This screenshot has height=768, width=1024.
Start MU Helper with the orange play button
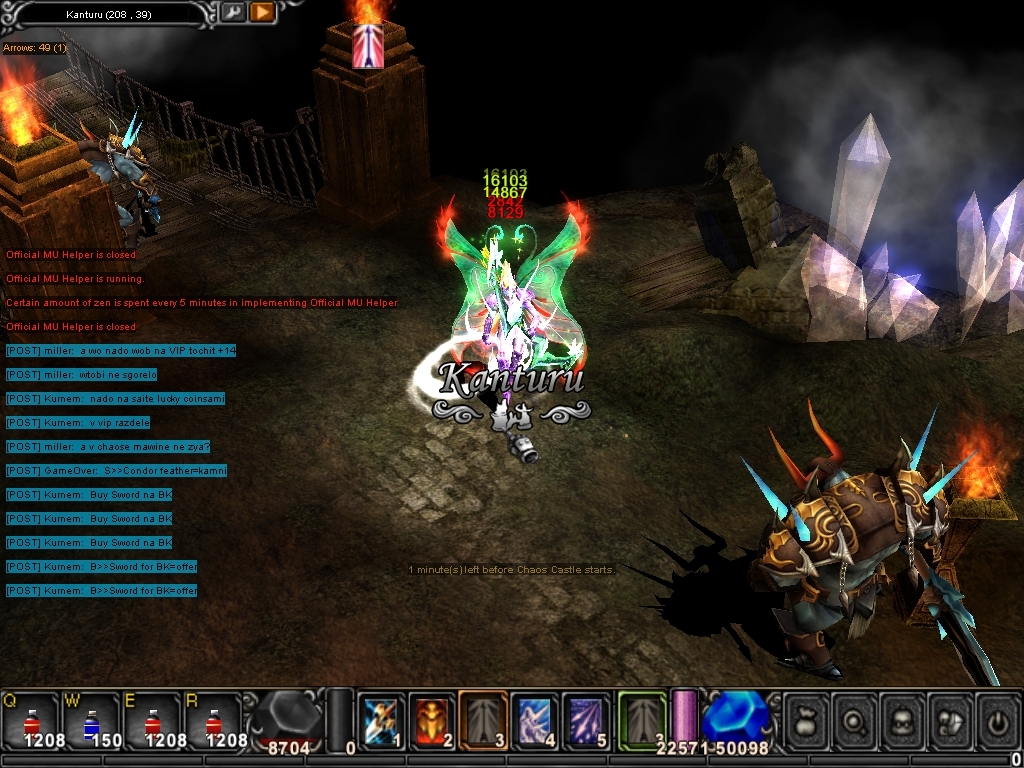point(262,13)
